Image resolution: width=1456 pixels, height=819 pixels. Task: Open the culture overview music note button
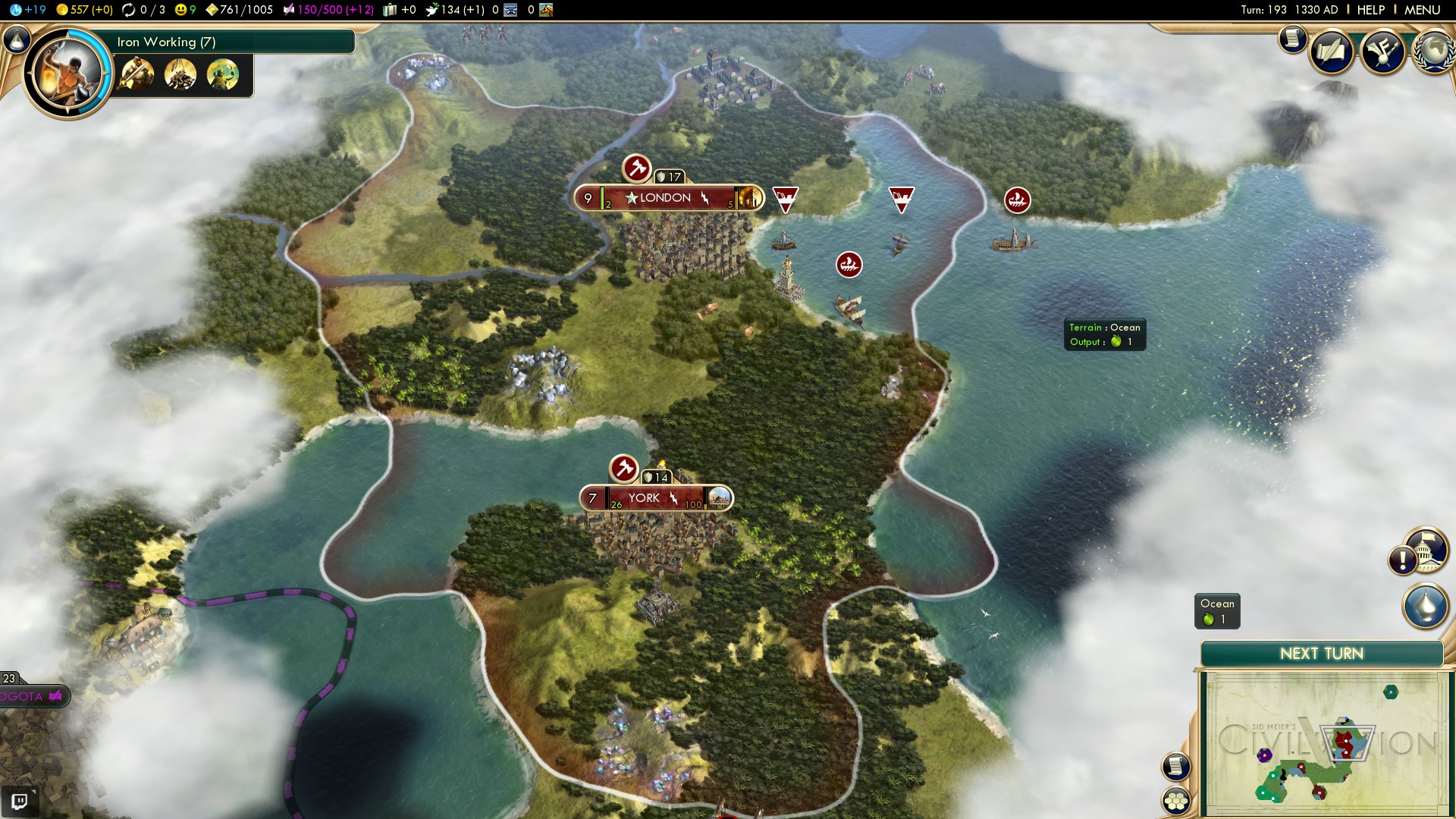coord(1382,52)
